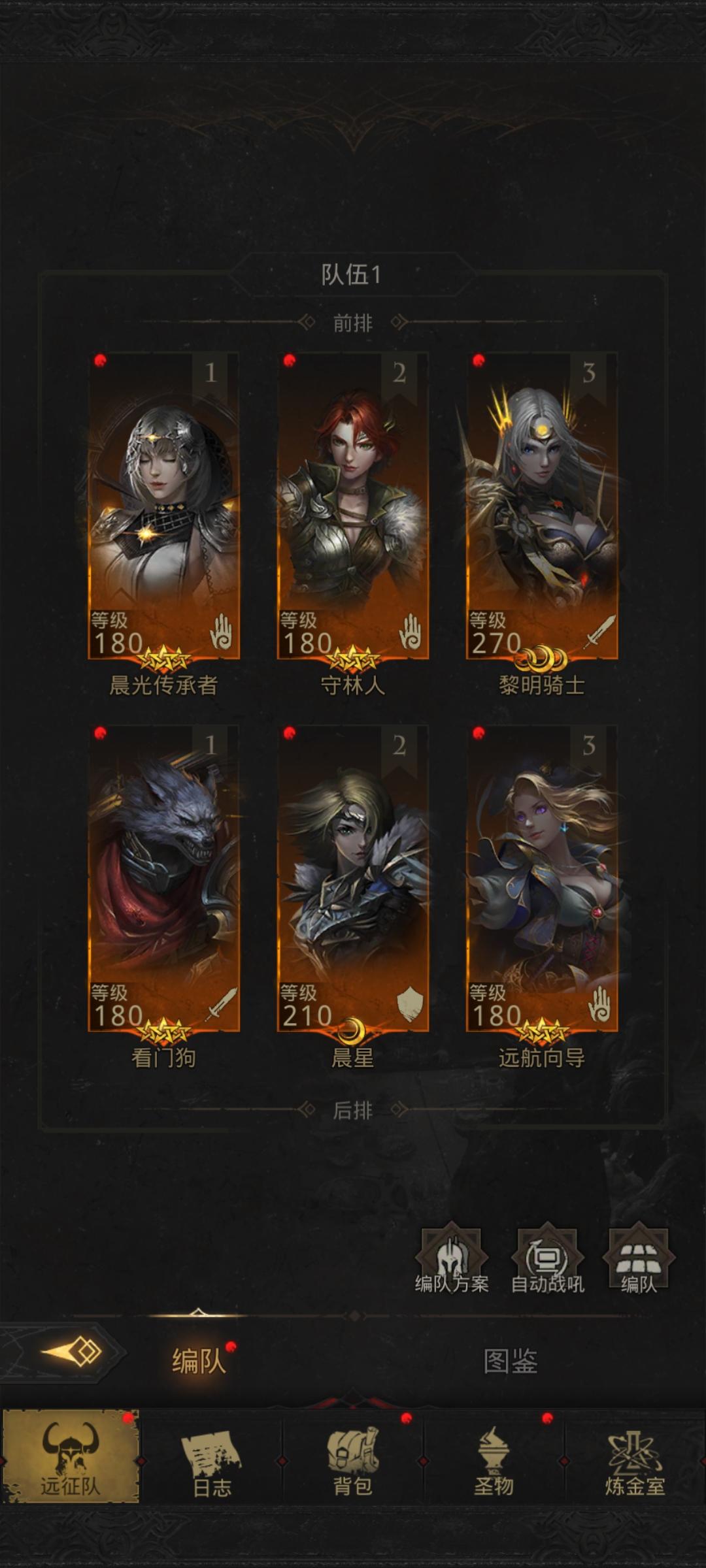Toggle 自动战吼 auto battle cry
The width and height of the screenshot is (706, 1568).
pos(547,1261)
